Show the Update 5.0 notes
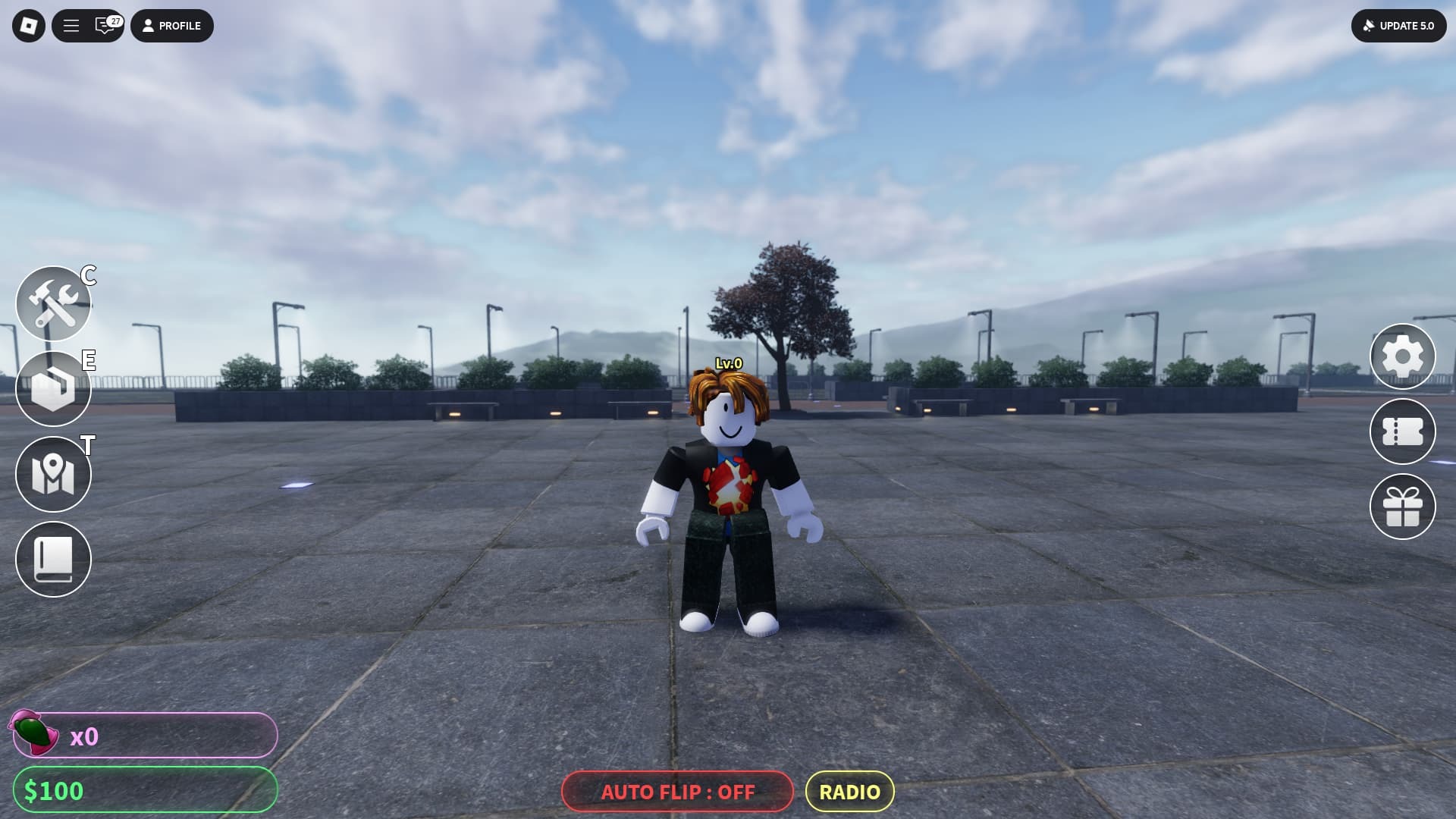 (1398, 26)
